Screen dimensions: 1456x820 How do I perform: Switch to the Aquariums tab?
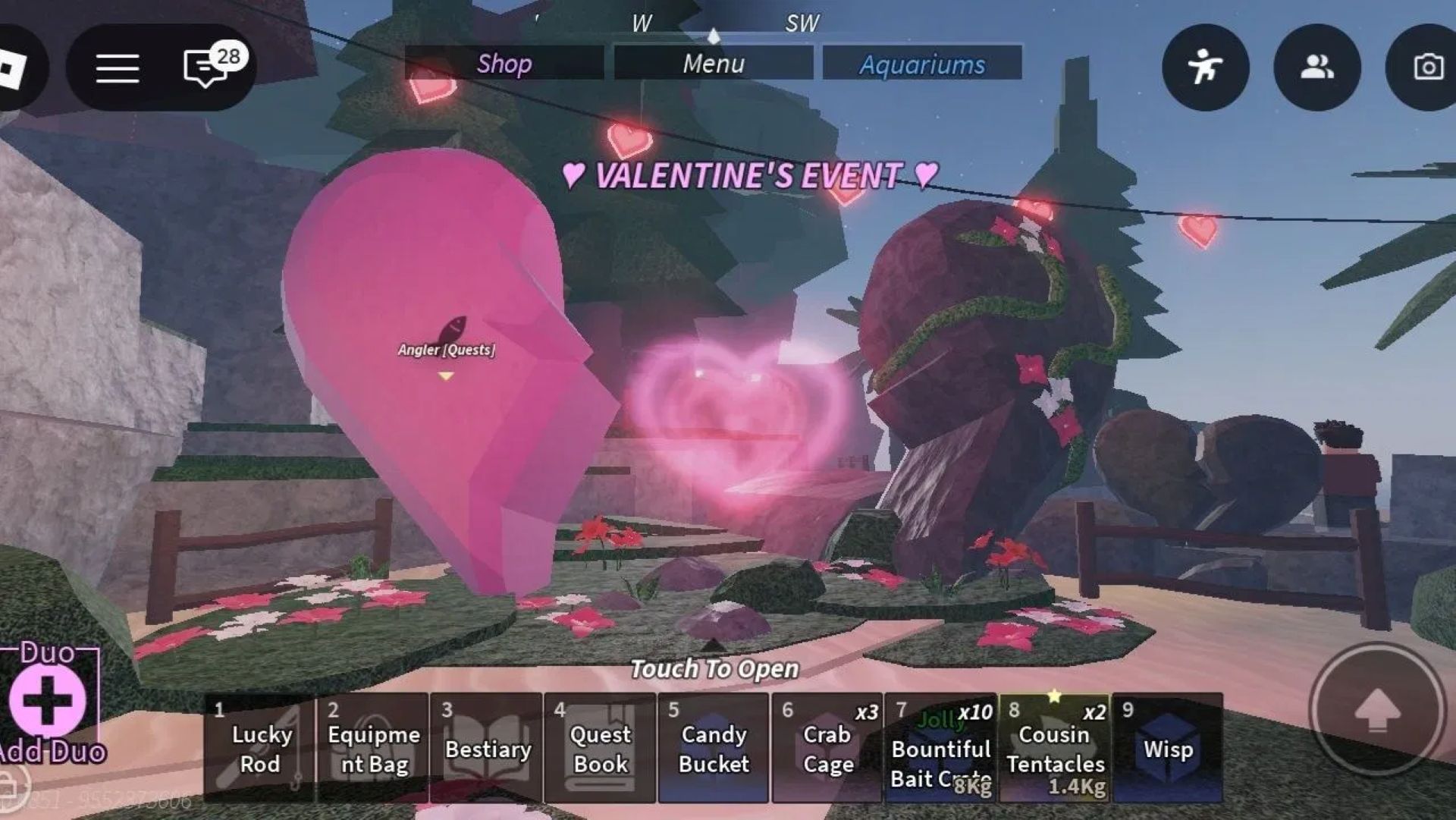click(x=922, y=64)
